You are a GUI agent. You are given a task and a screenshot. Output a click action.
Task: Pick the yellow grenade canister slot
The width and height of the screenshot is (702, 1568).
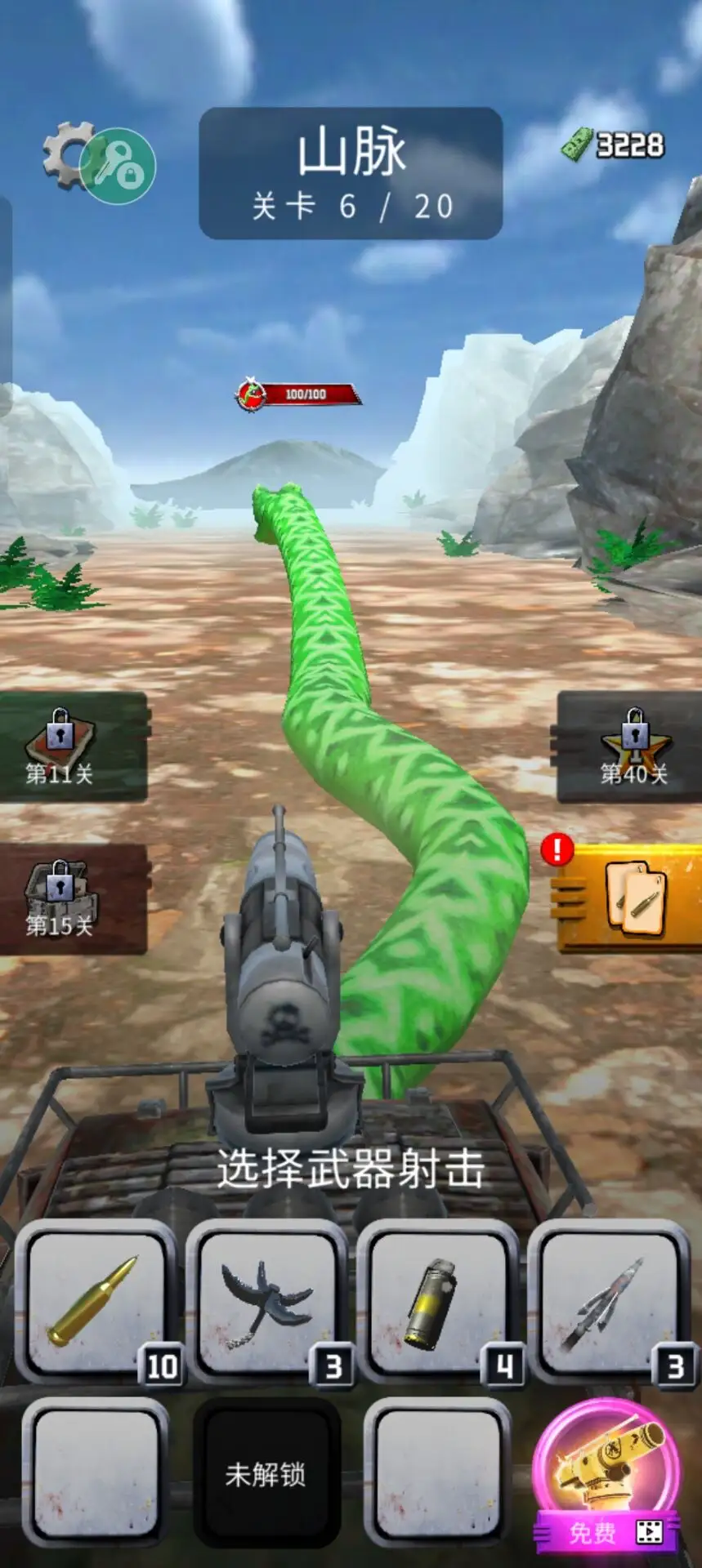coord(437,1303)
